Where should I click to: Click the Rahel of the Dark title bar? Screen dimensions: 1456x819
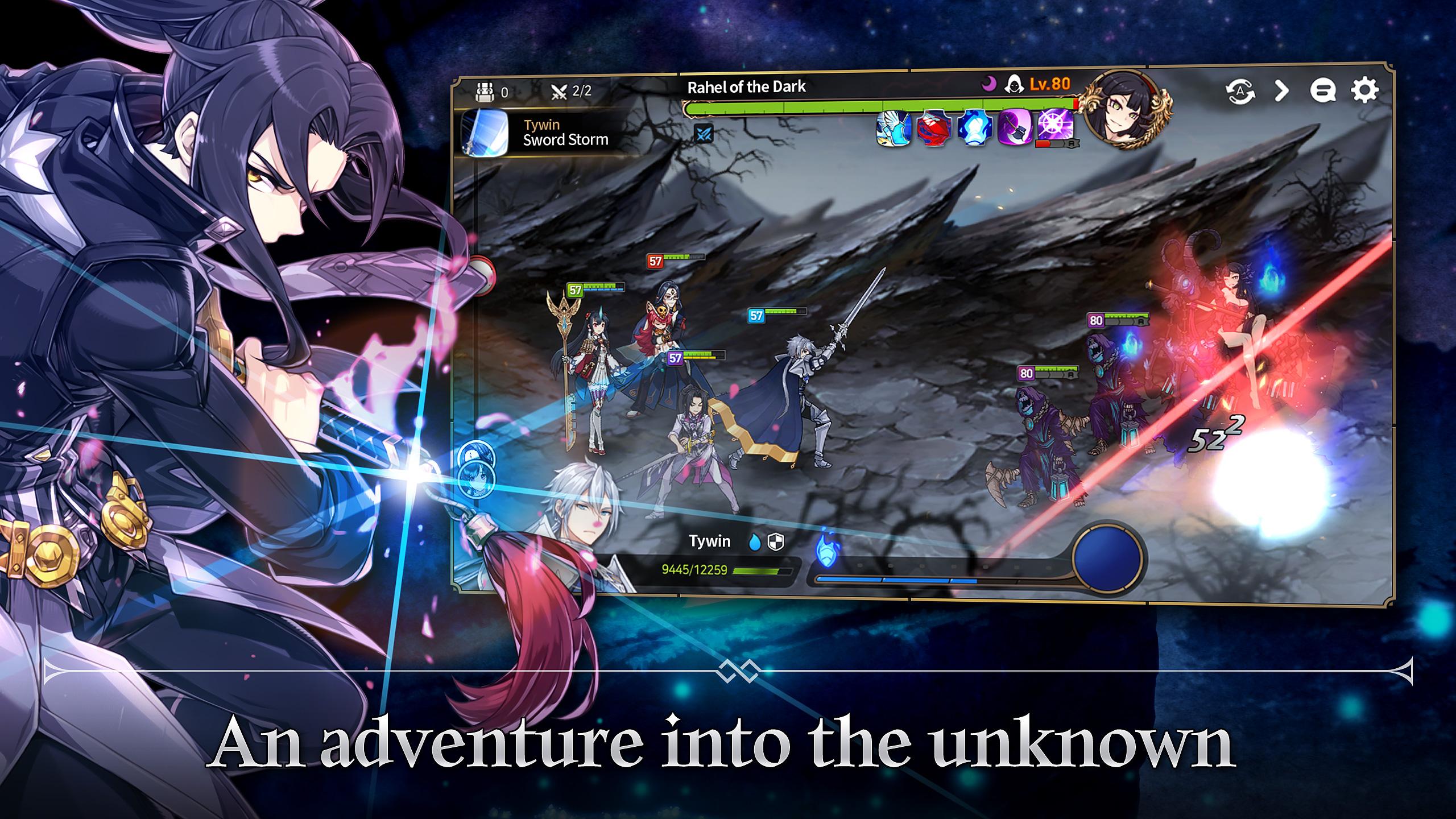click(746, 86)
